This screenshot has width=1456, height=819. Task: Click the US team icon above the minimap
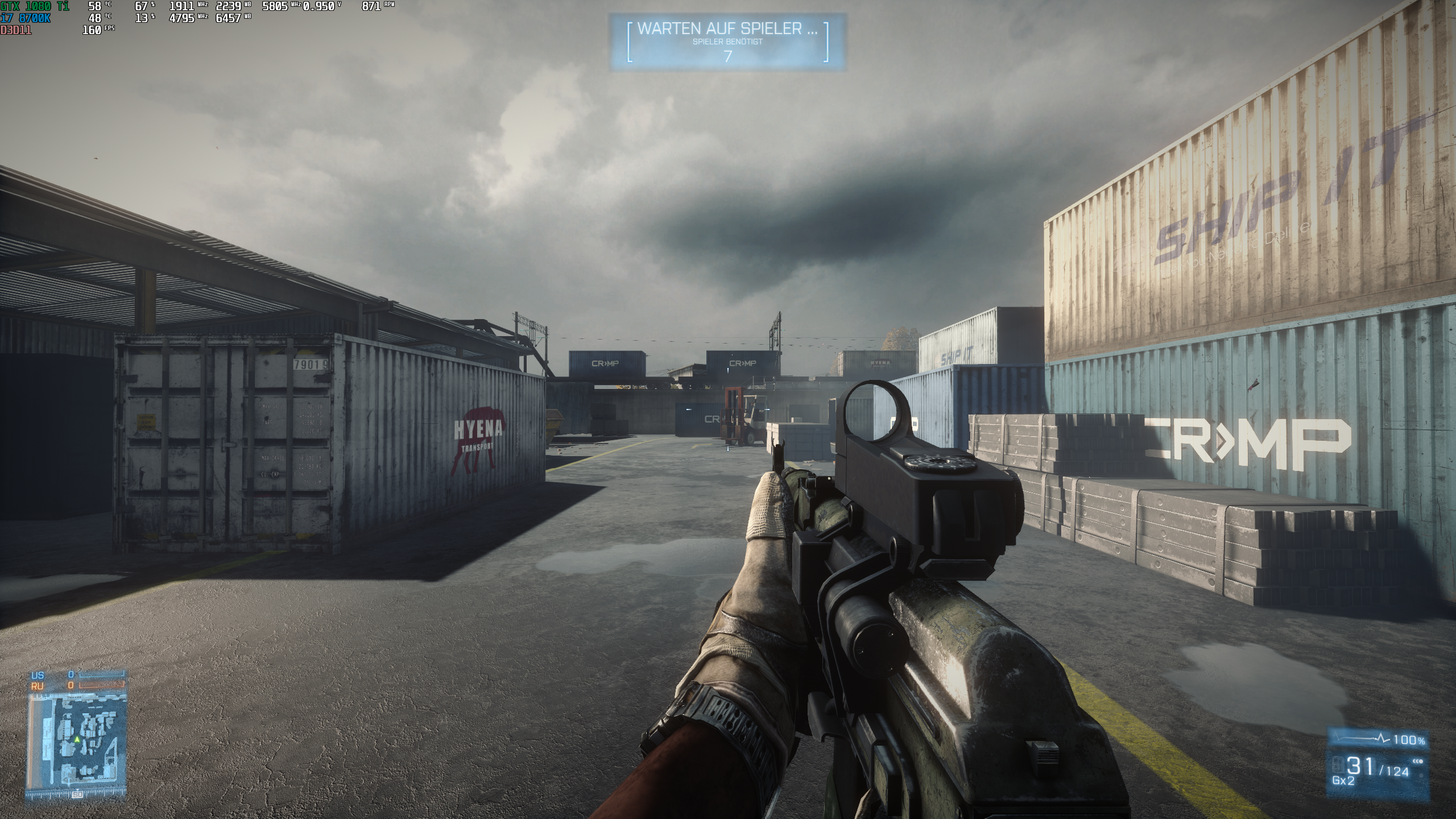[37, 675]
